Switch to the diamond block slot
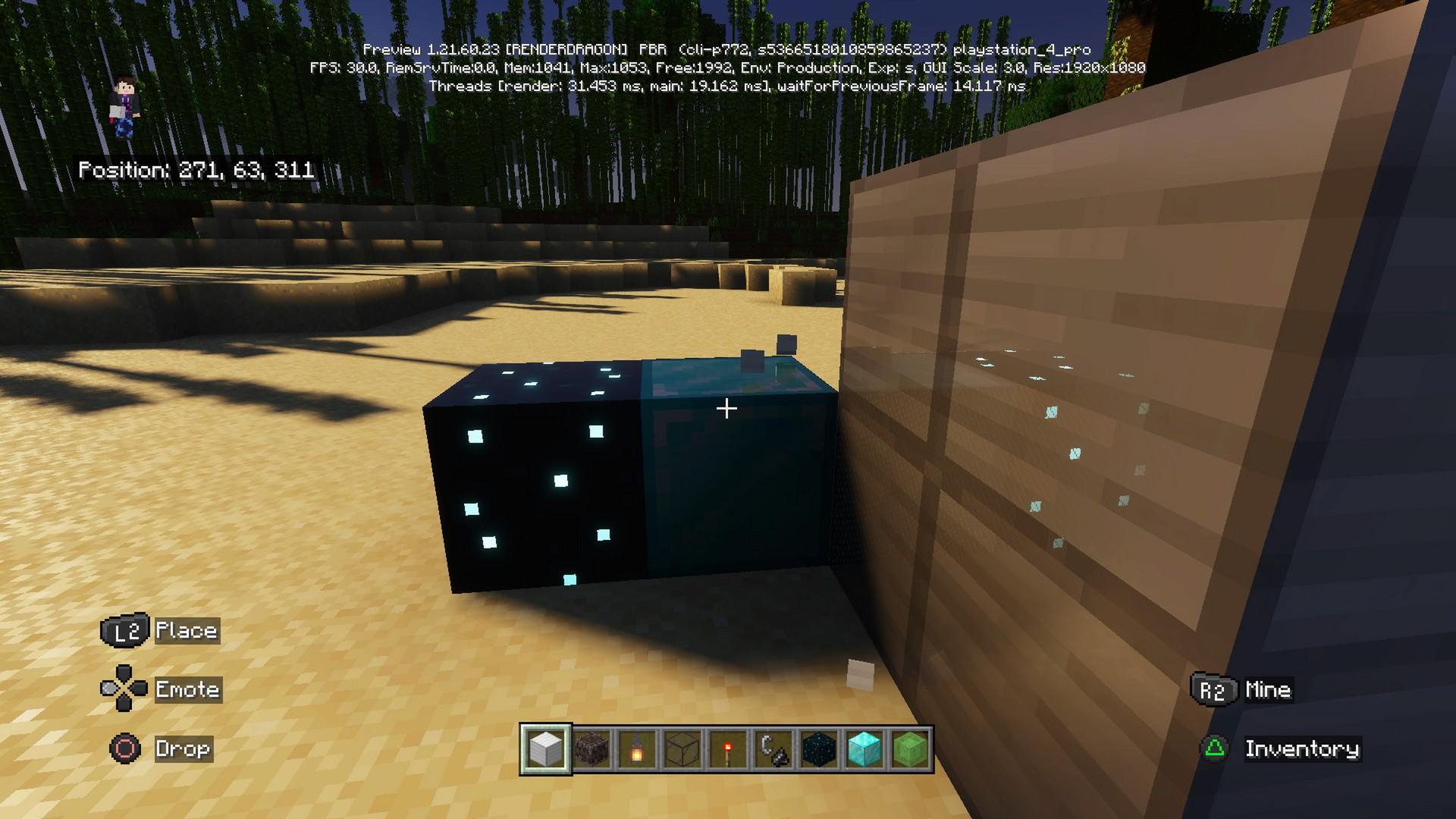 (x=864, y=749)
